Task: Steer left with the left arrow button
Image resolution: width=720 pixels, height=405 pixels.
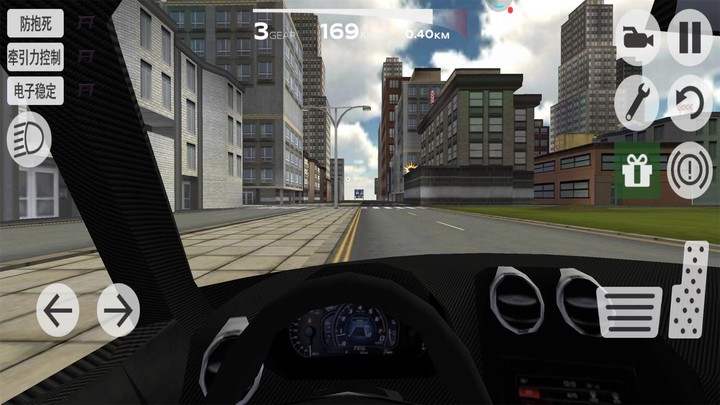Action: 58,311
